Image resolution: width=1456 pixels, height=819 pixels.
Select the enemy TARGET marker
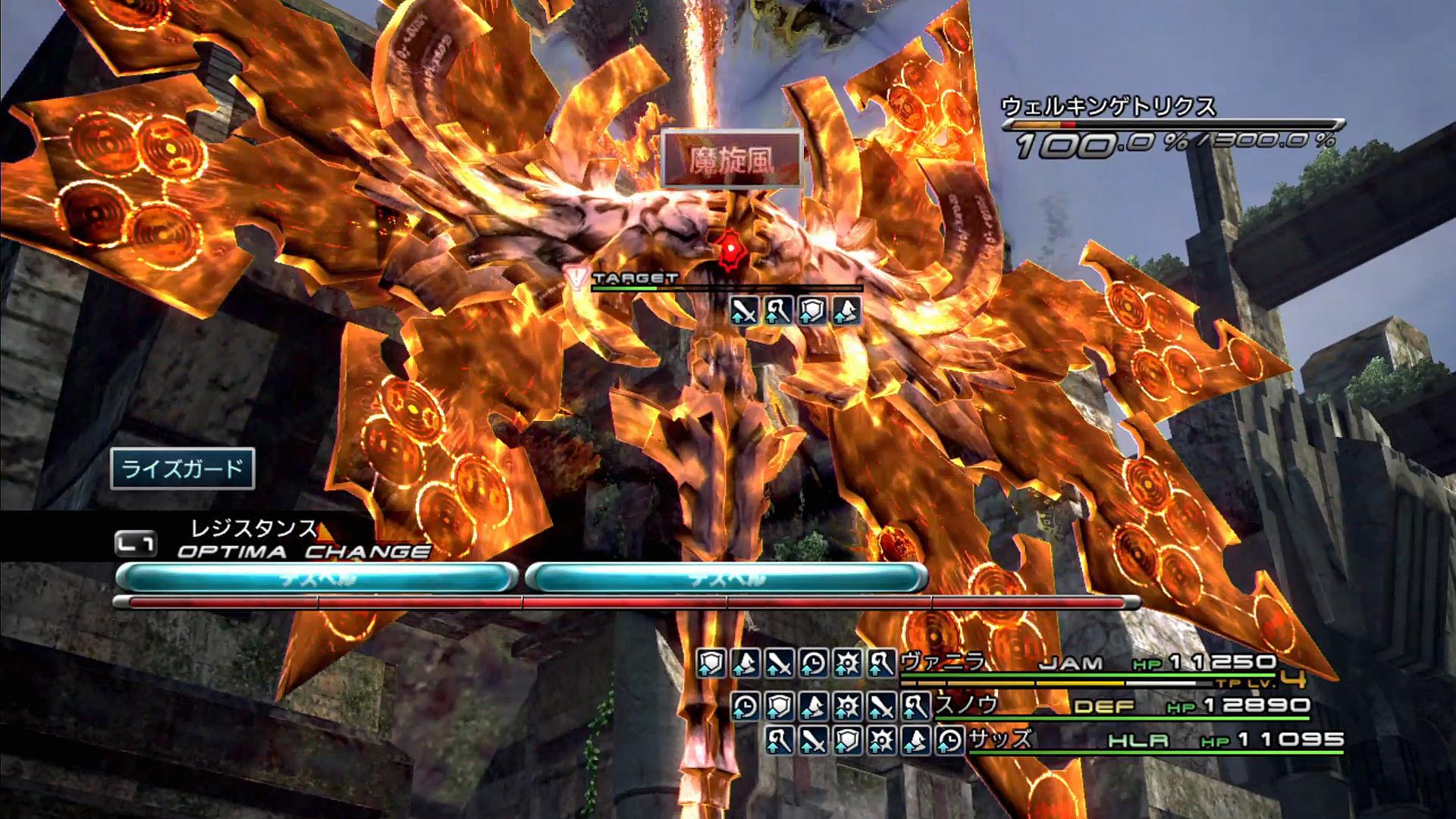[x=634, y=279]
